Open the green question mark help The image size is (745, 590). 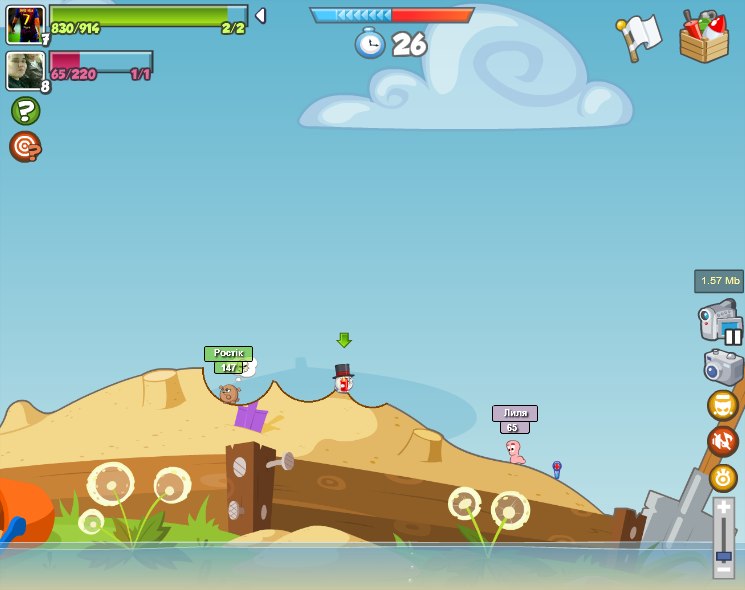[x=25, y=110]
